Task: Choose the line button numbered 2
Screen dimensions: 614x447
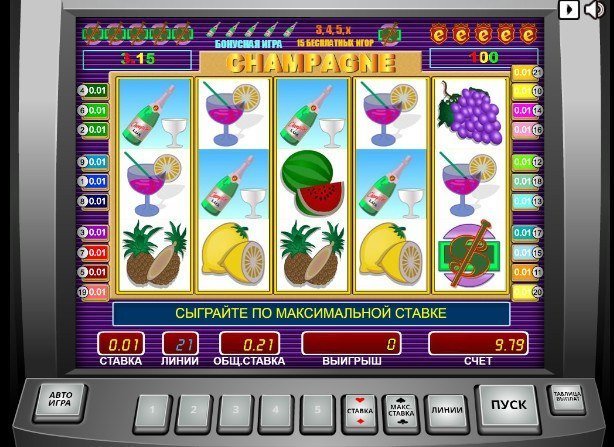Action: (192, 411)
